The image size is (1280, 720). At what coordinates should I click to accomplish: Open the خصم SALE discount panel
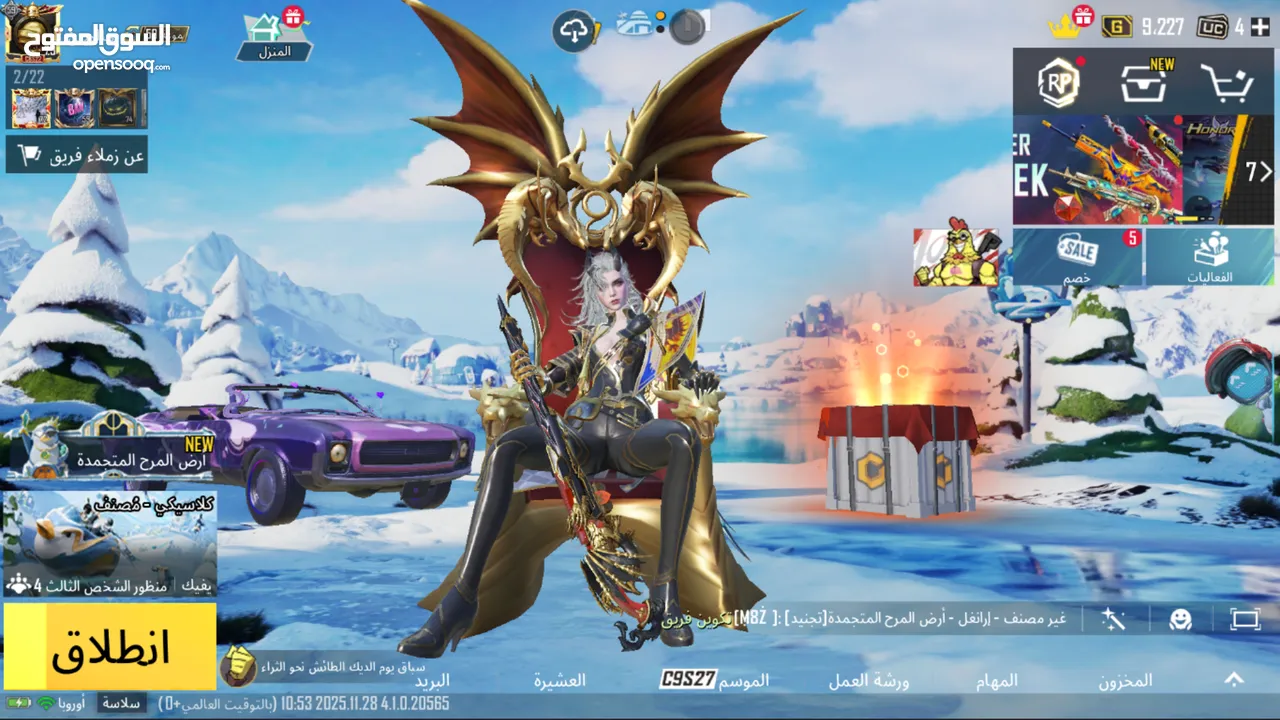pyautogui.click(x=1077, y=256)
